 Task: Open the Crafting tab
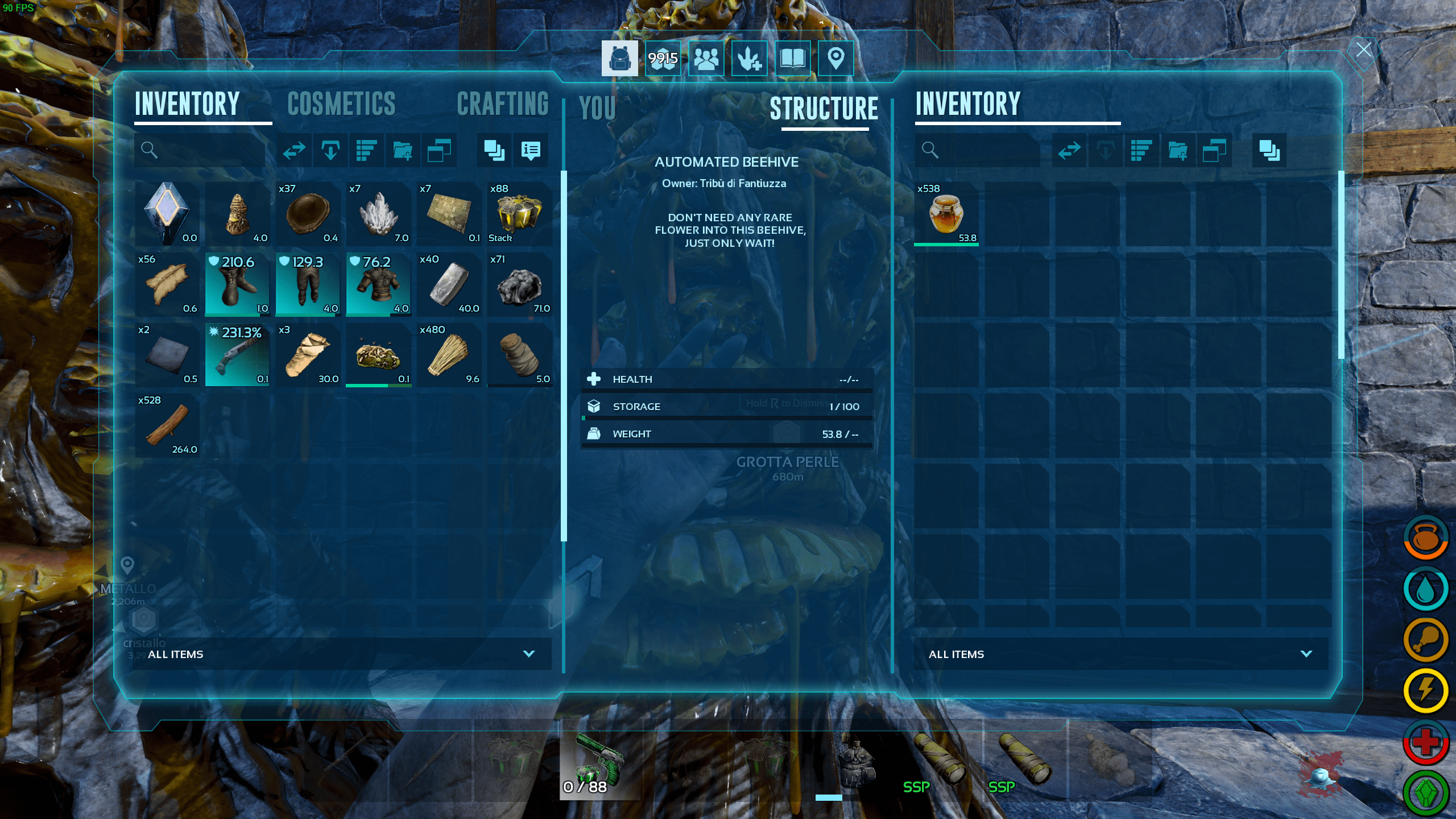[x=503, y=104]
